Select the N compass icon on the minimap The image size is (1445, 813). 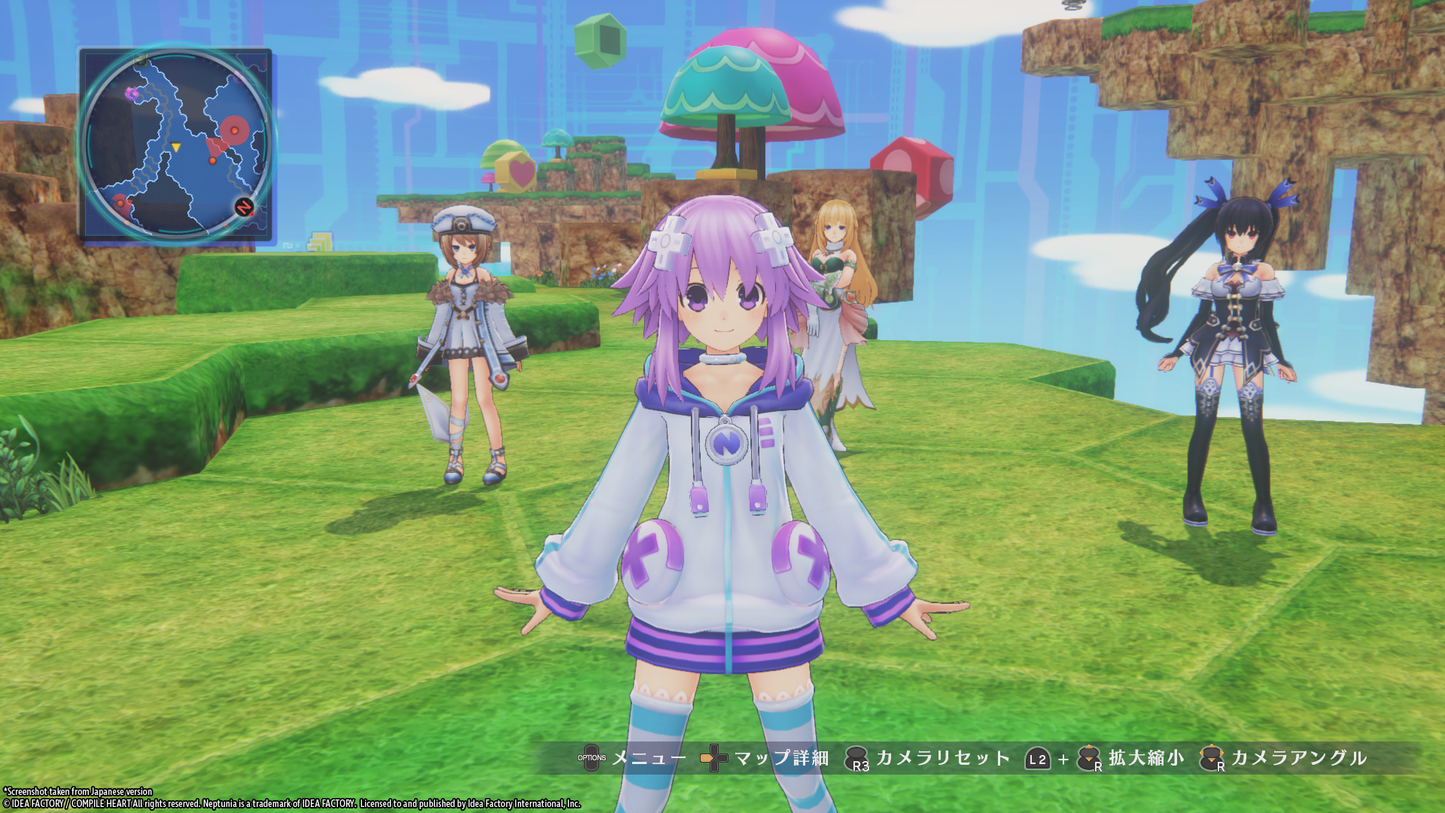coord(244,206)
